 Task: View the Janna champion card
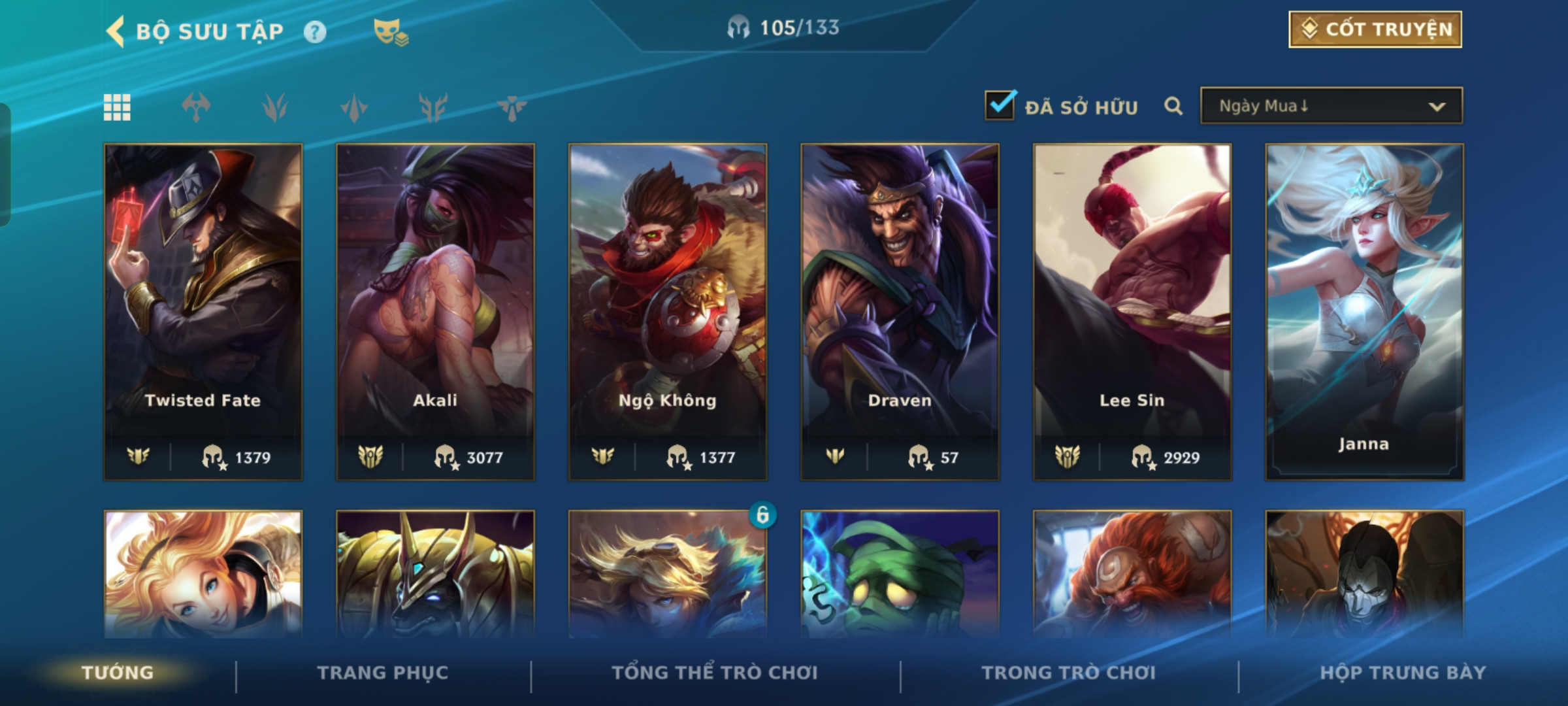1364,312
